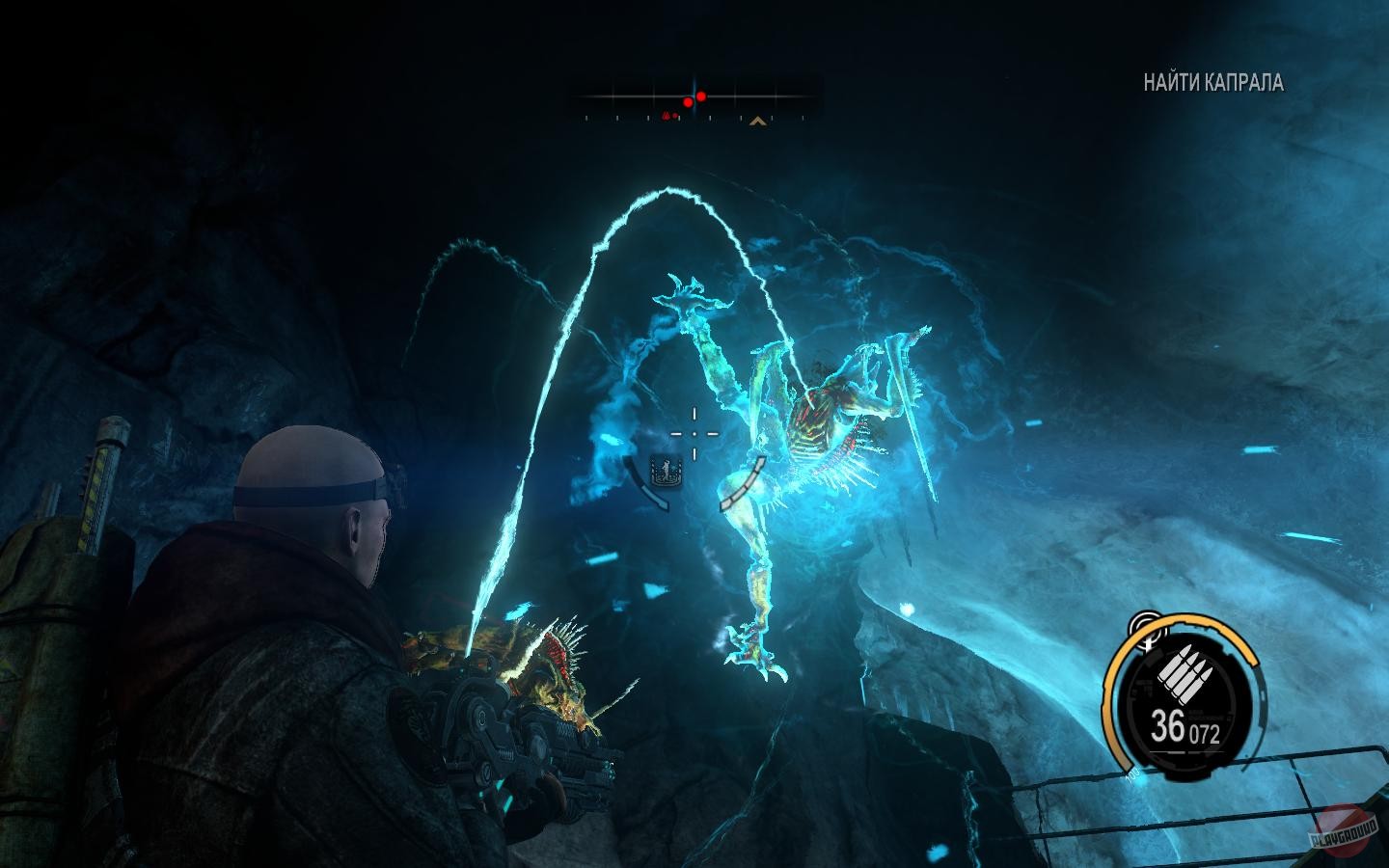Click the large red enemy blip on the radar
The image size is (1389, 868).
coord(700,96)
